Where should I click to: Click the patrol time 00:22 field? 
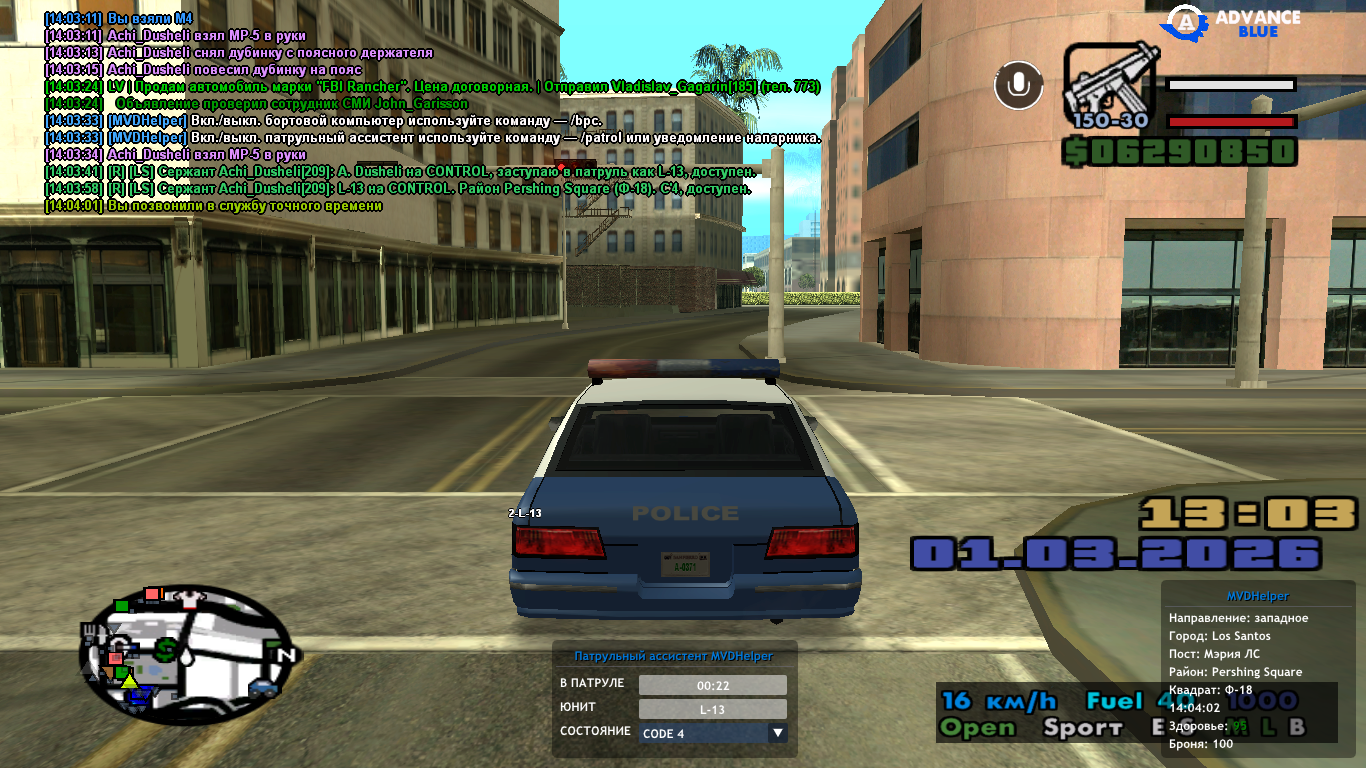point(712,685)
